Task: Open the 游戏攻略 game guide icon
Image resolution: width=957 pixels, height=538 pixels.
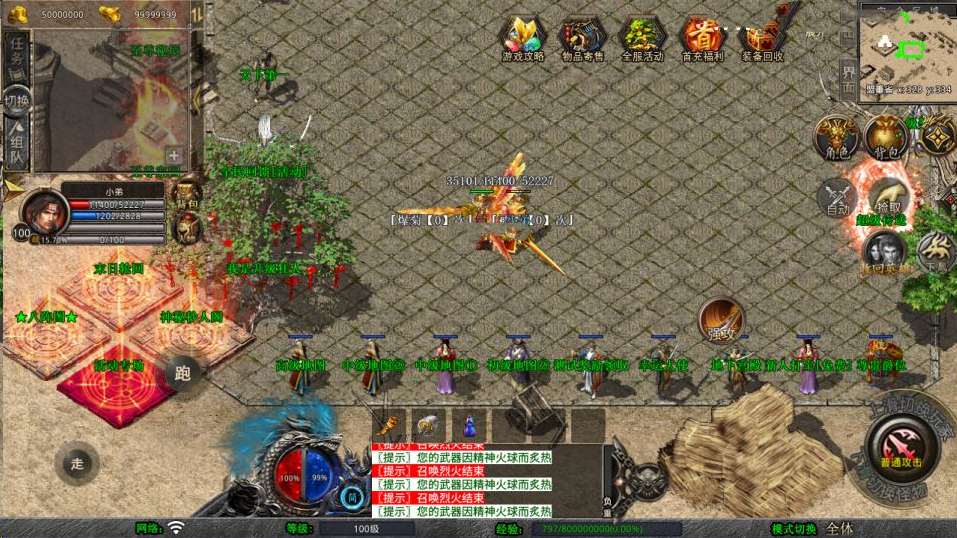Action: [523, 38]
